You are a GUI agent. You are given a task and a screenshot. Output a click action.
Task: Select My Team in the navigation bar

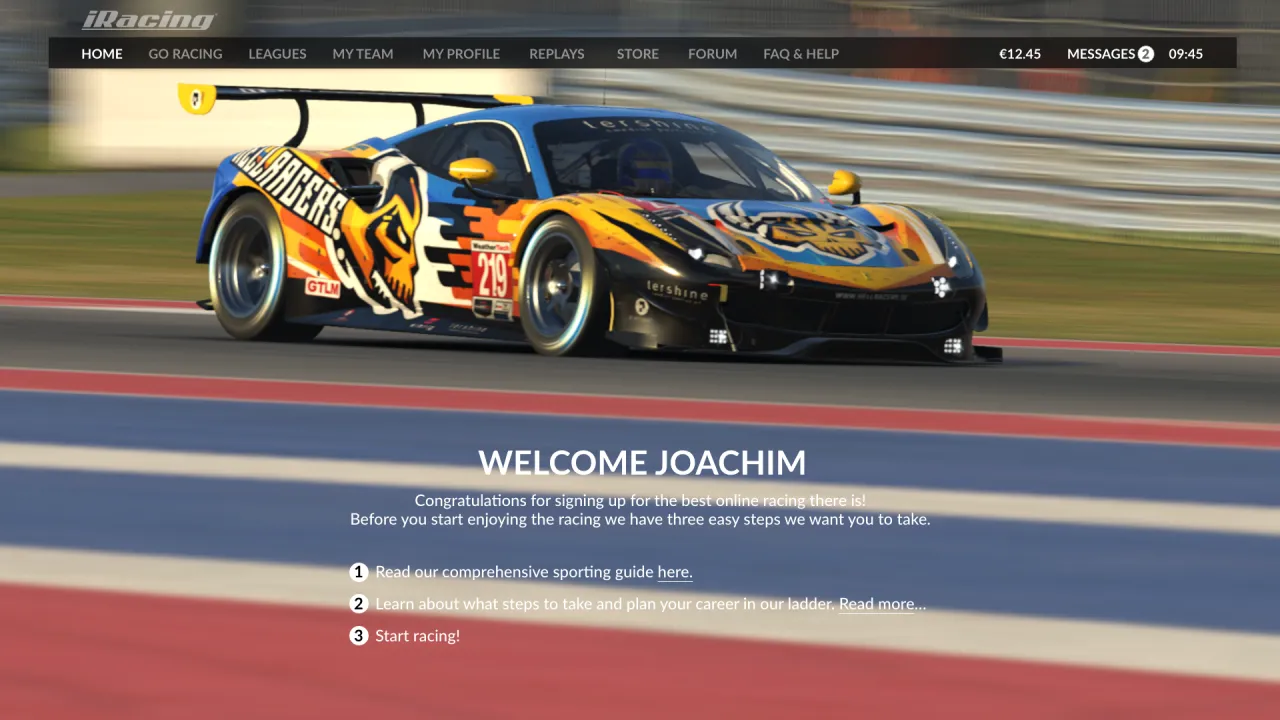tap(363, 54)
